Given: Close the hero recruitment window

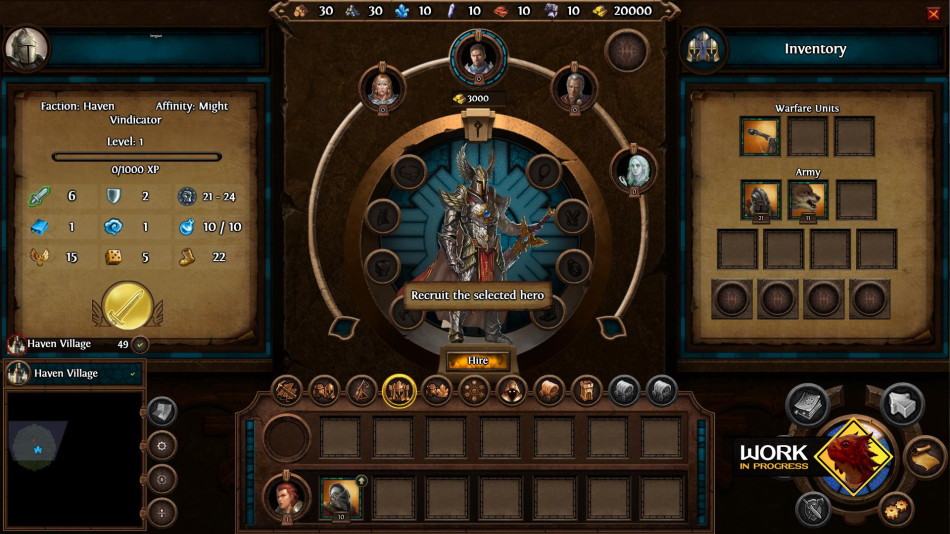Looking at the screenshot, I should [934, 13].
